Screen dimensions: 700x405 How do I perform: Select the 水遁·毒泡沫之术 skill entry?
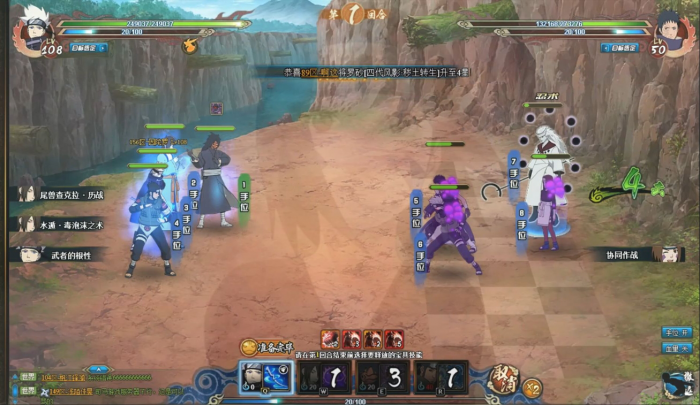(66, 224)
